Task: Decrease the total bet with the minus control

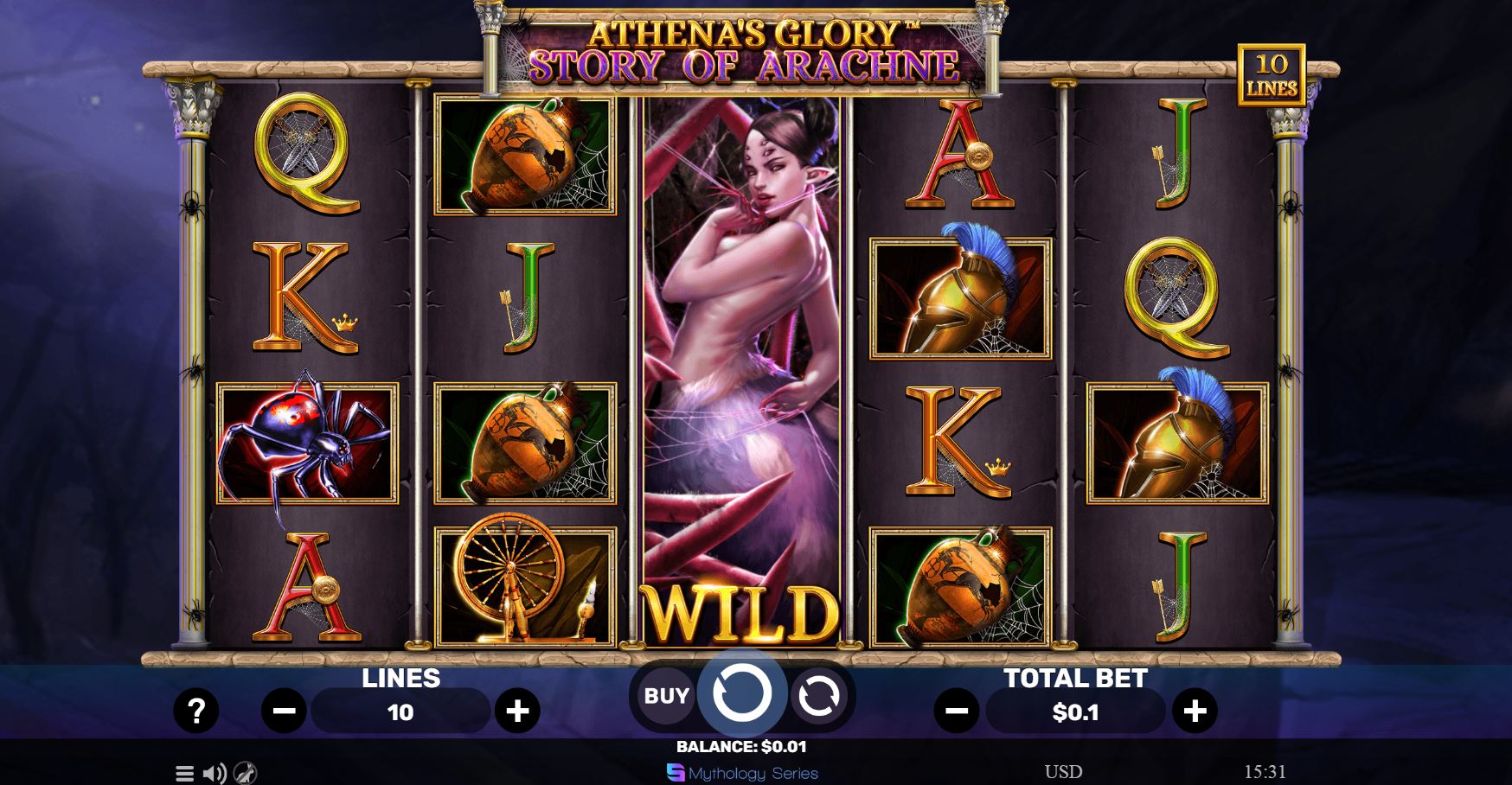Action: (x=955, y=712)
